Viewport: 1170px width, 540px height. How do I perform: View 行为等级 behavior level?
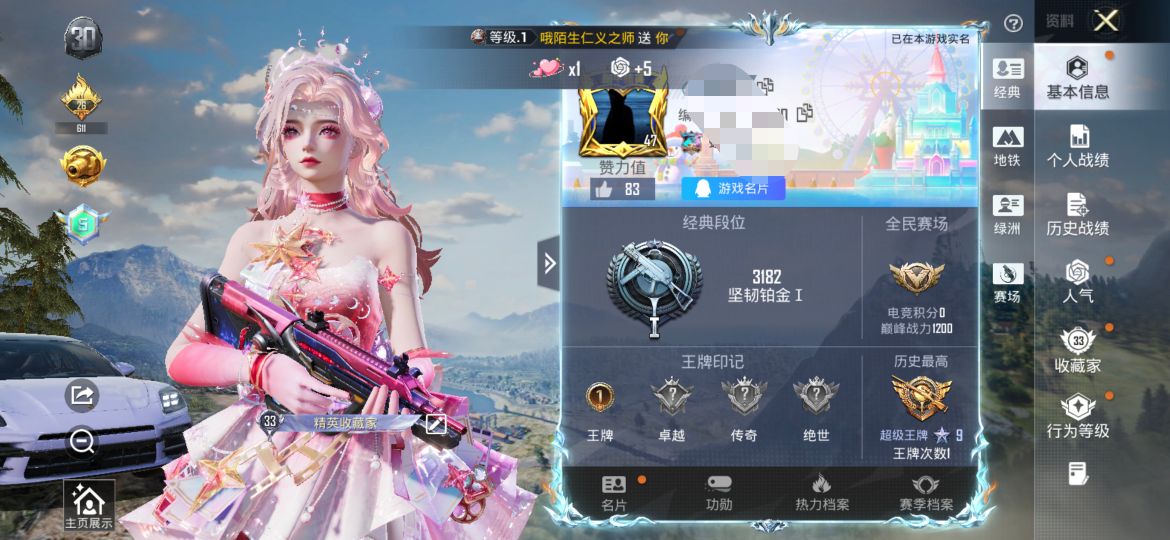click(x=1077, y=417)
